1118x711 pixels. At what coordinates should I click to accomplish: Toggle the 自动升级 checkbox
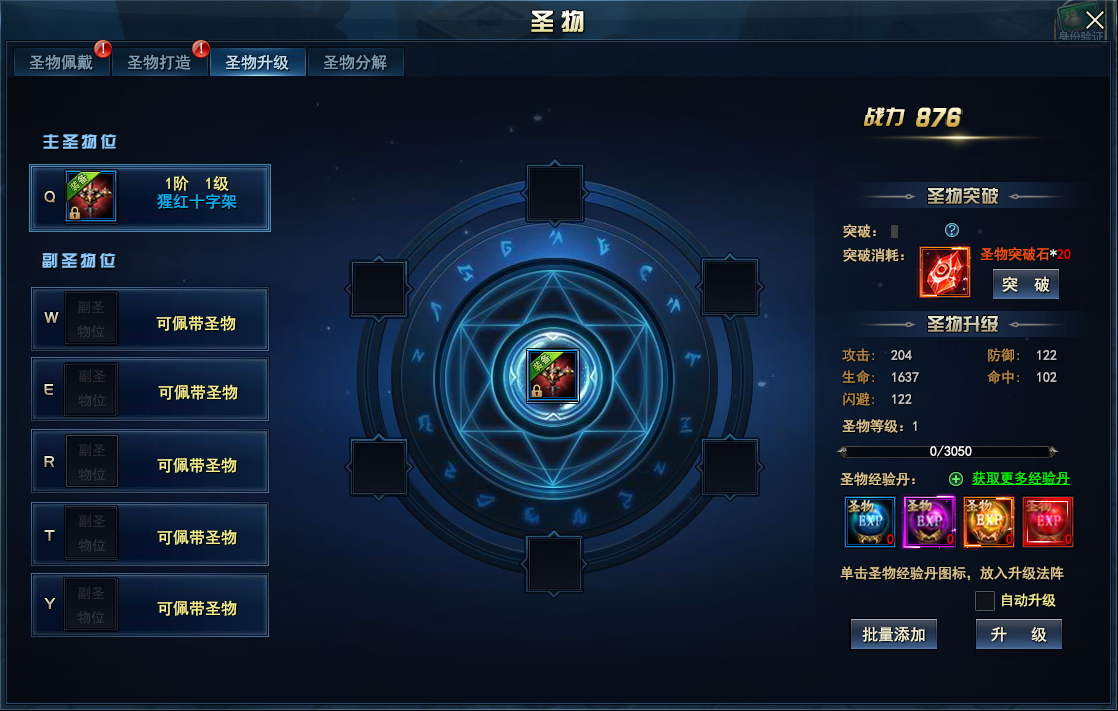point(985,601)
